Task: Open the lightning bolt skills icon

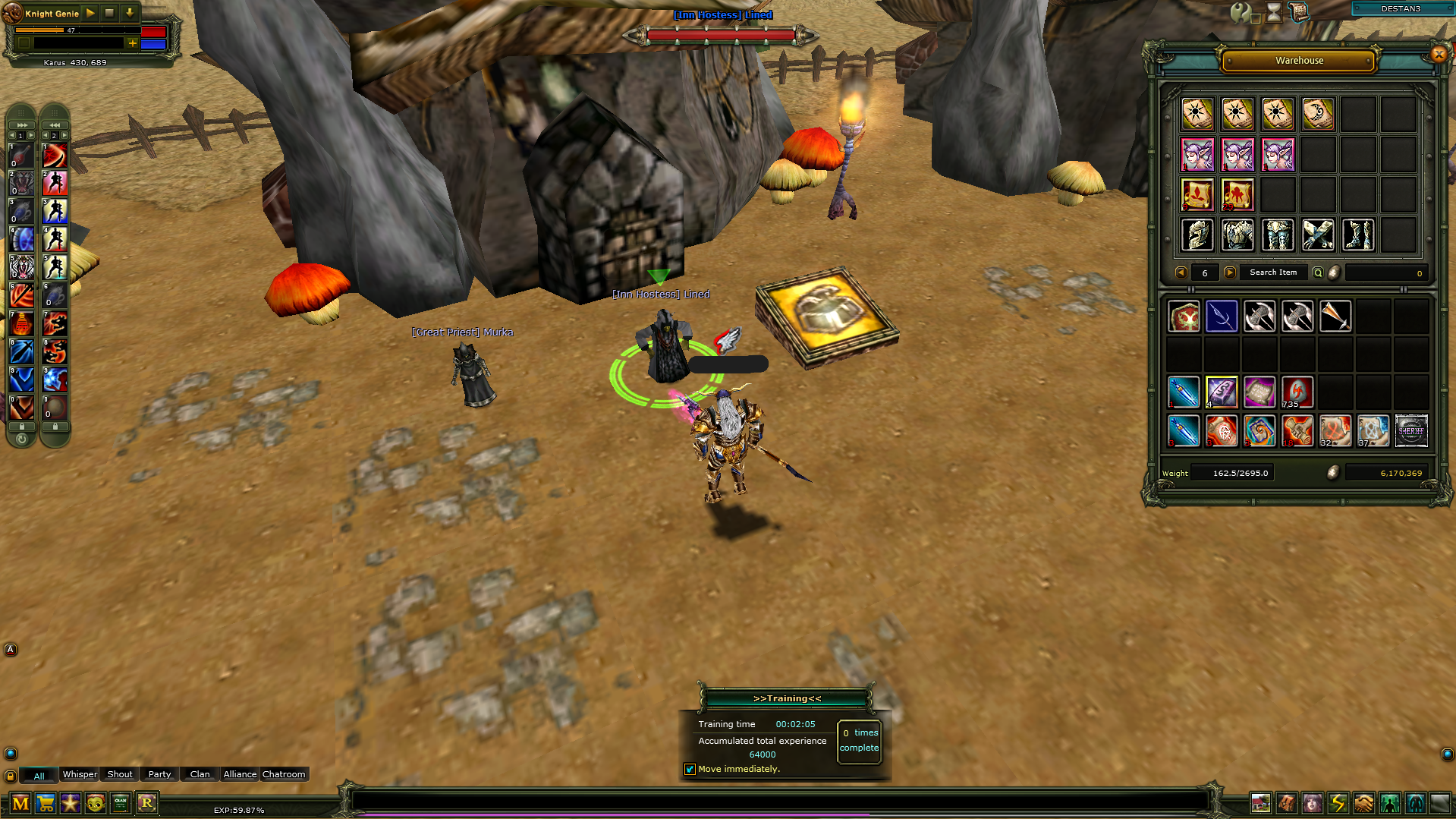Action: coord(1338,803)
